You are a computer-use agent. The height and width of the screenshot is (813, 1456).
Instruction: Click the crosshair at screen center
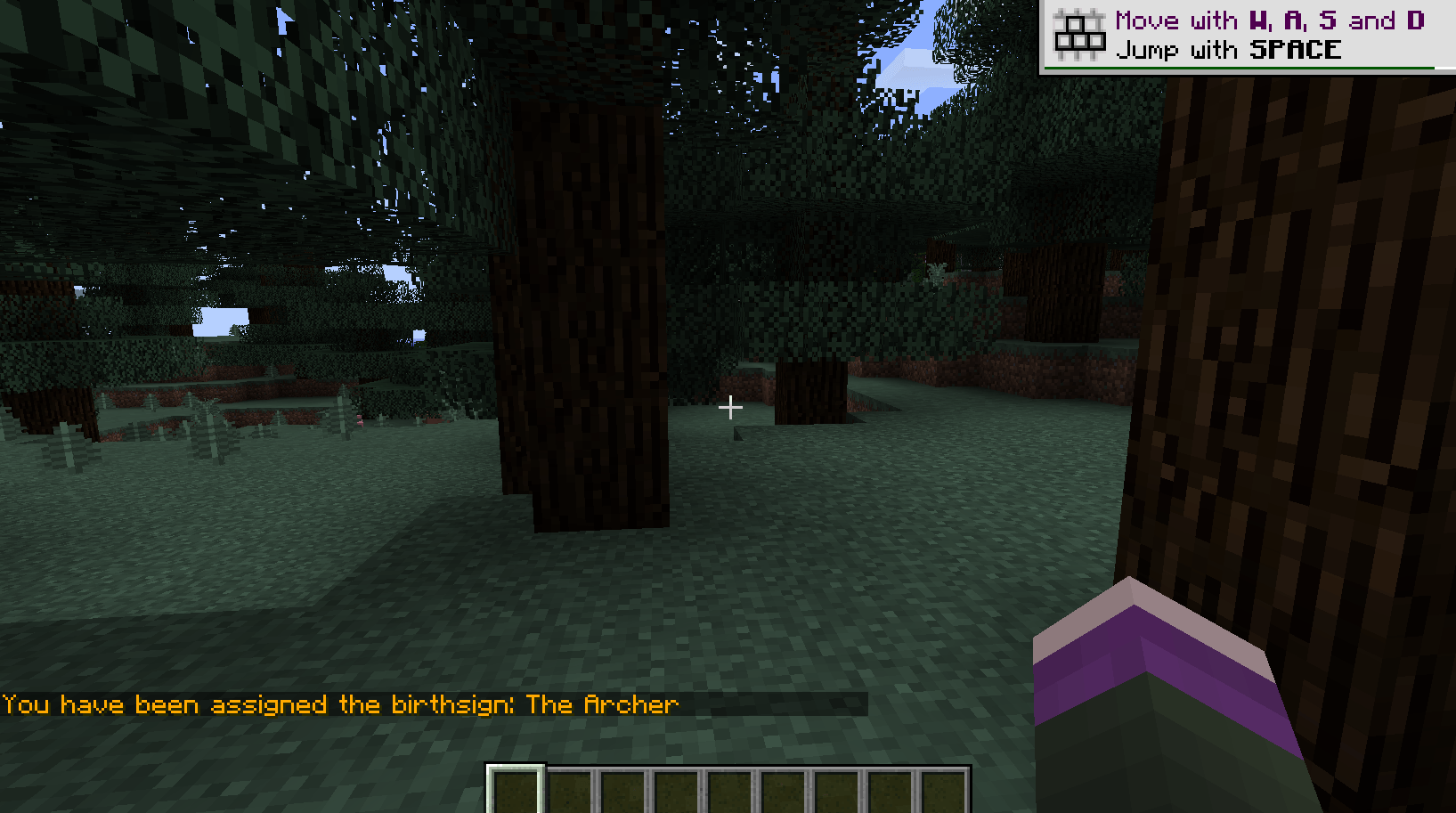click(731, 408)
